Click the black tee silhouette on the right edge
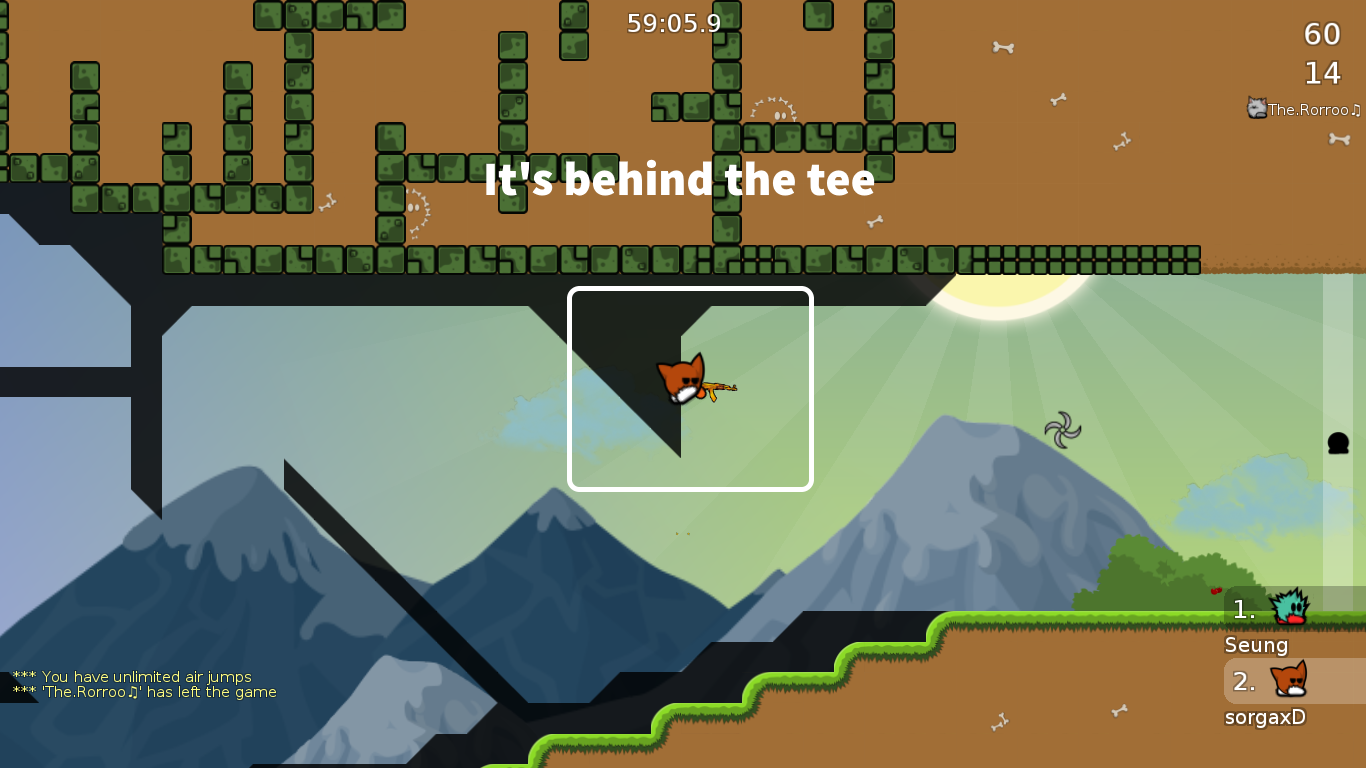The width and height of the screenshot is (1366, 768). coord(1338,443)
